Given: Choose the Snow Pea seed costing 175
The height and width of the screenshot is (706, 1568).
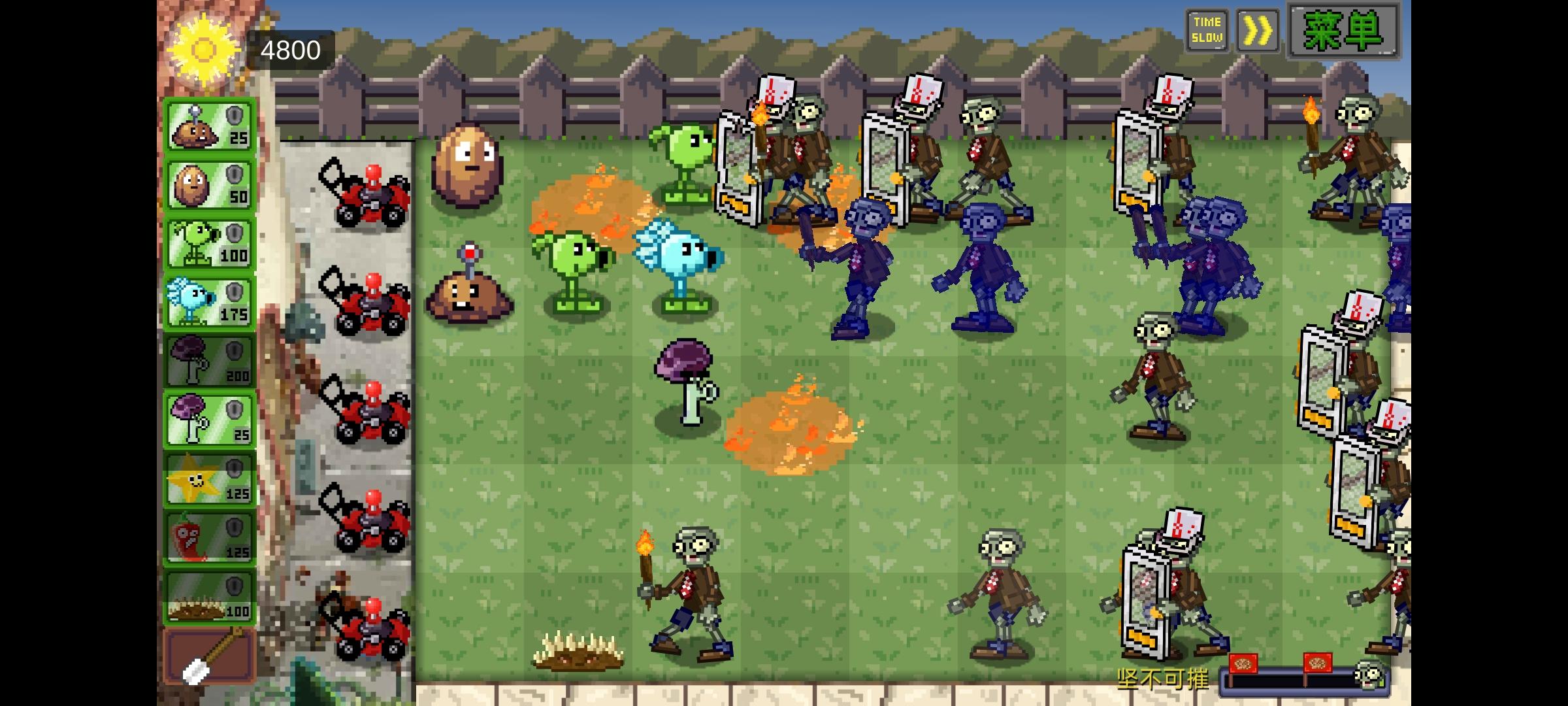Looking at the screenshot, I should pos(209,299).
